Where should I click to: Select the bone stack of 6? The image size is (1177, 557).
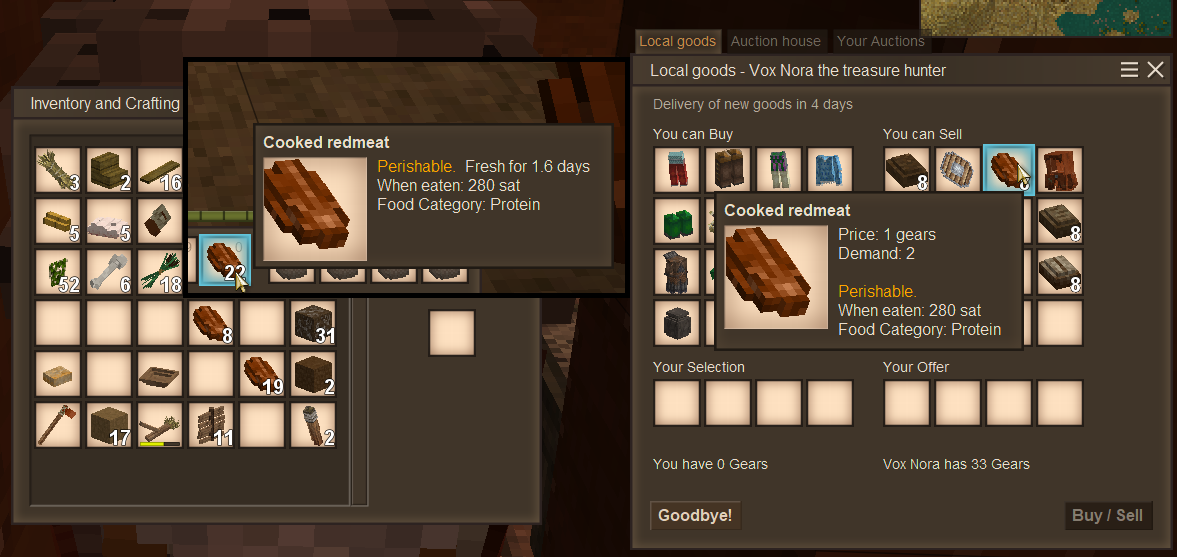point(109,271)
